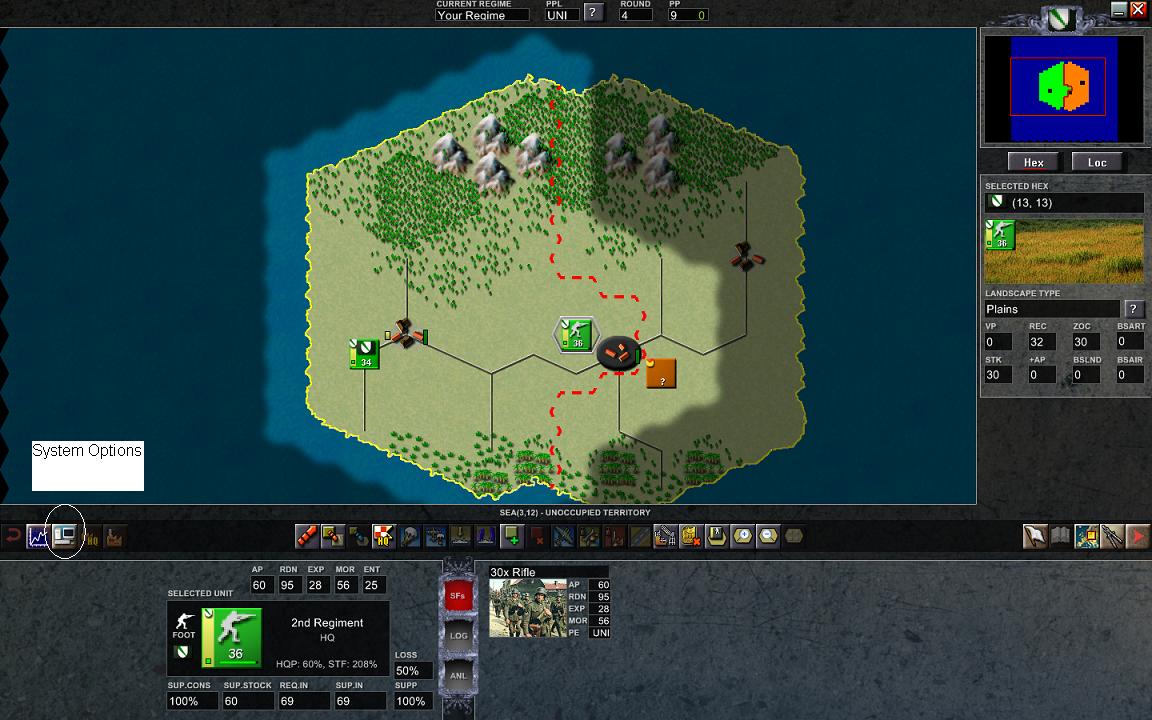The image size is (1152, 720).
Task: Open the unit LOG panel
Action: tap(458, 635)
